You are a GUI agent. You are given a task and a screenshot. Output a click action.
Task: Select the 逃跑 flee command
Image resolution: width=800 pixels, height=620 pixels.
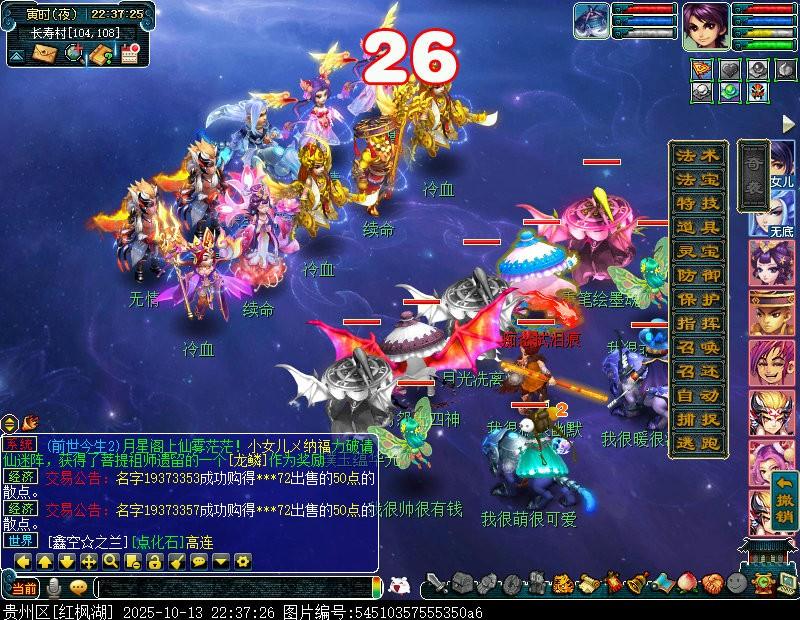point(698,442)
